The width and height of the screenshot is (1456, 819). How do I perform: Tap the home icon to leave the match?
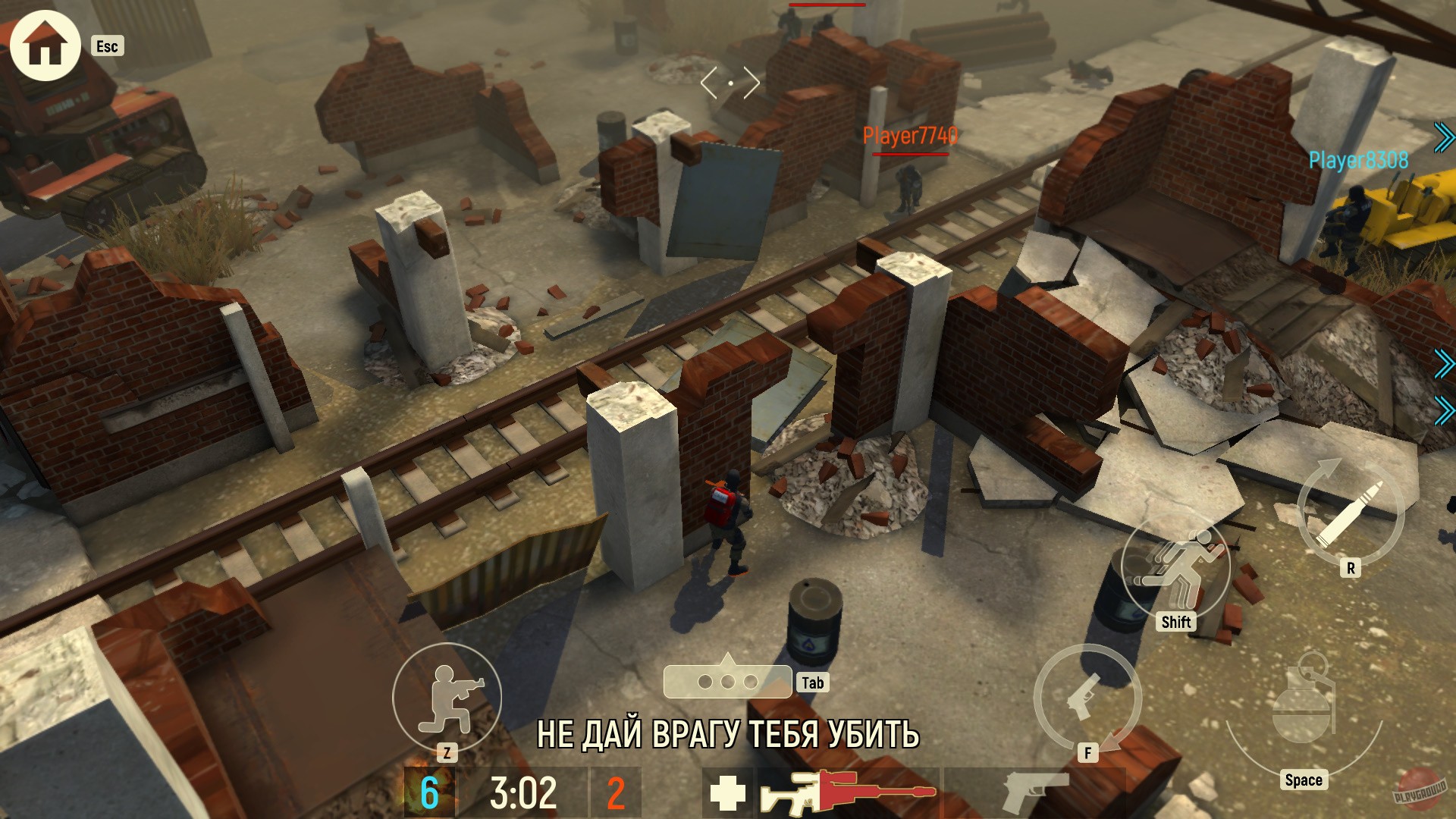pyautogui.click(x=44, y=45)
